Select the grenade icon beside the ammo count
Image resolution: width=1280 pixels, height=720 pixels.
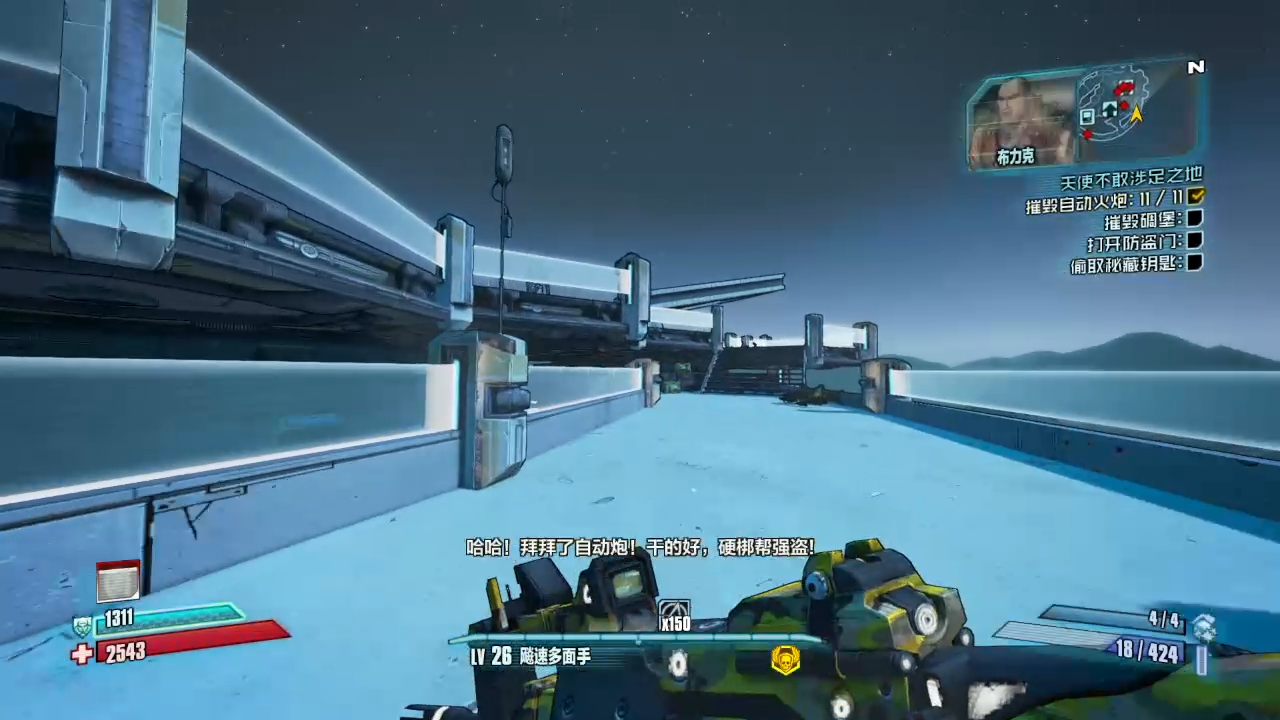point(1204,627)
